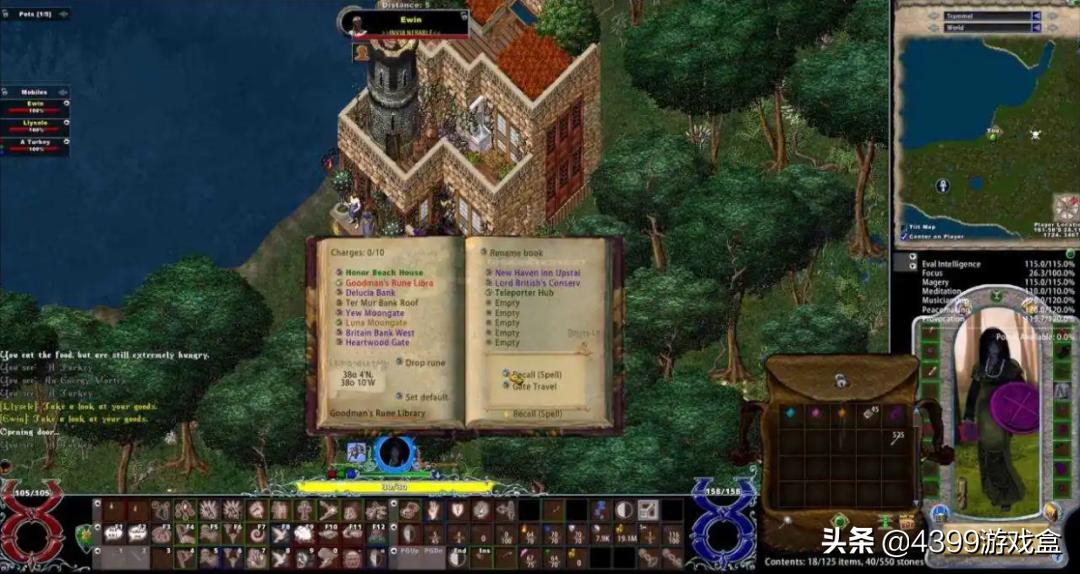Click the Drop rune button
Viewport: 1080px width, 574px height.
click(426, 363)
